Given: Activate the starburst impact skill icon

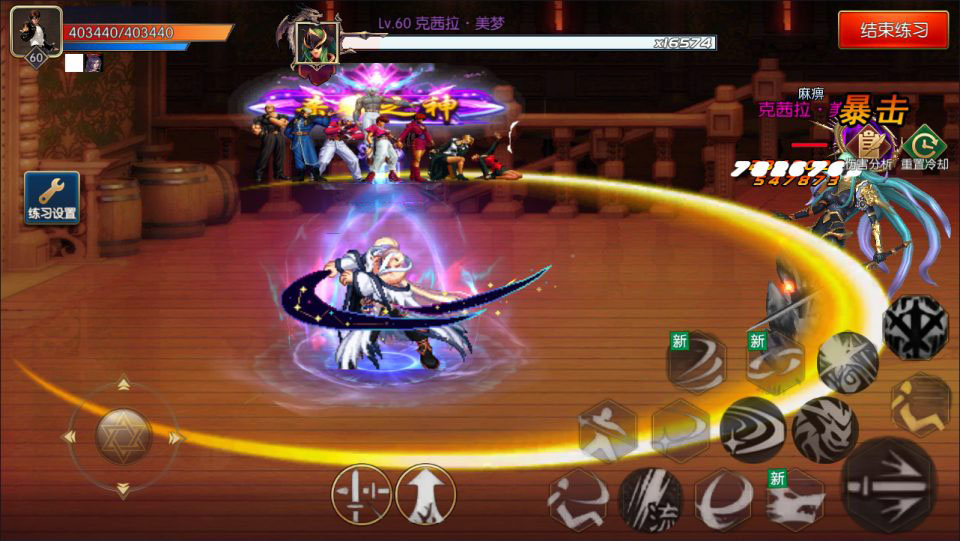Looking at the screenshot, I should coord(848,361).
